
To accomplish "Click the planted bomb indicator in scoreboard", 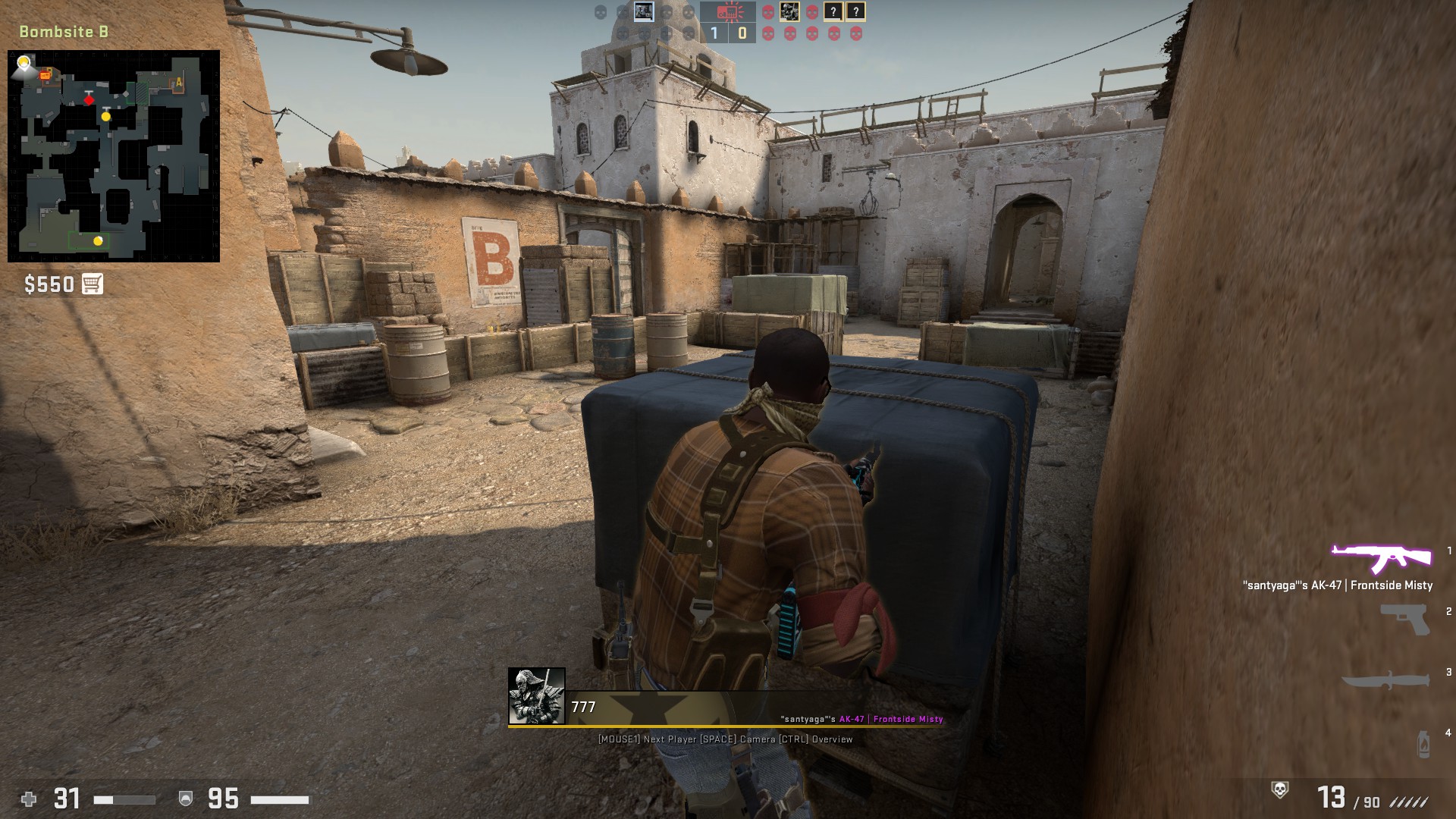I will [x=728, y=12].
